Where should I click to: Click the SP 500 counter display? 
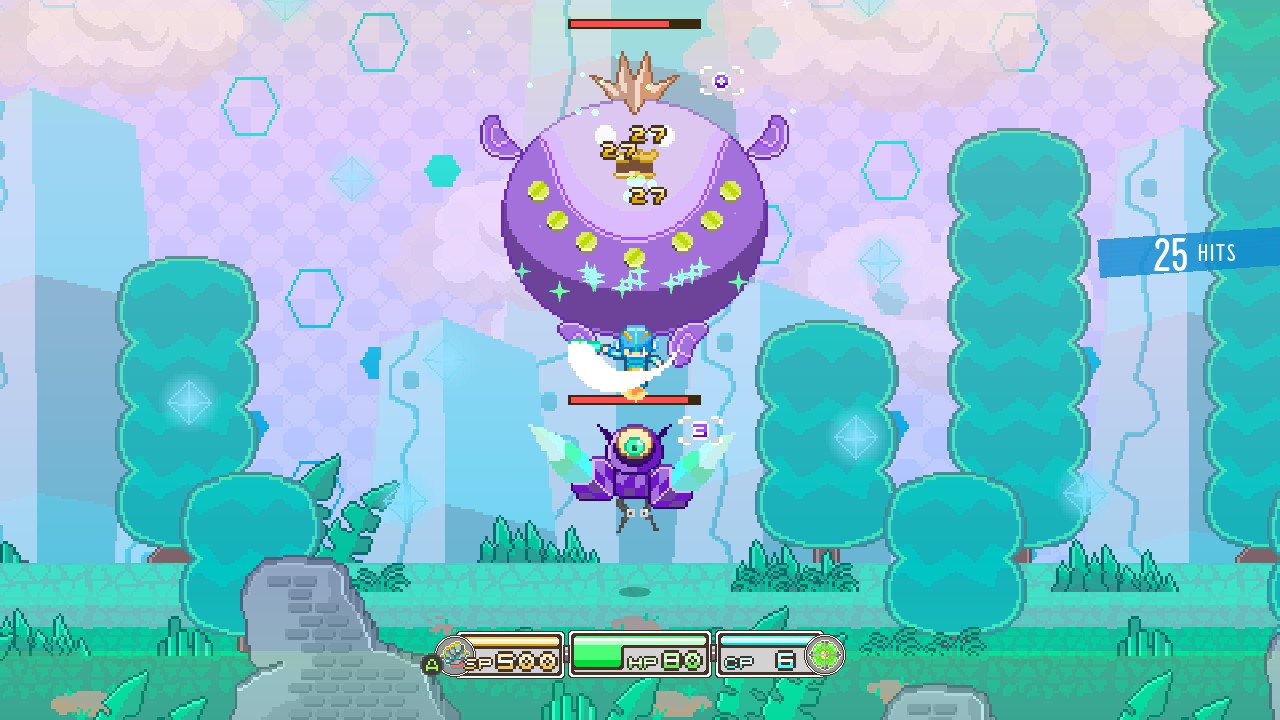click(515, 660)
